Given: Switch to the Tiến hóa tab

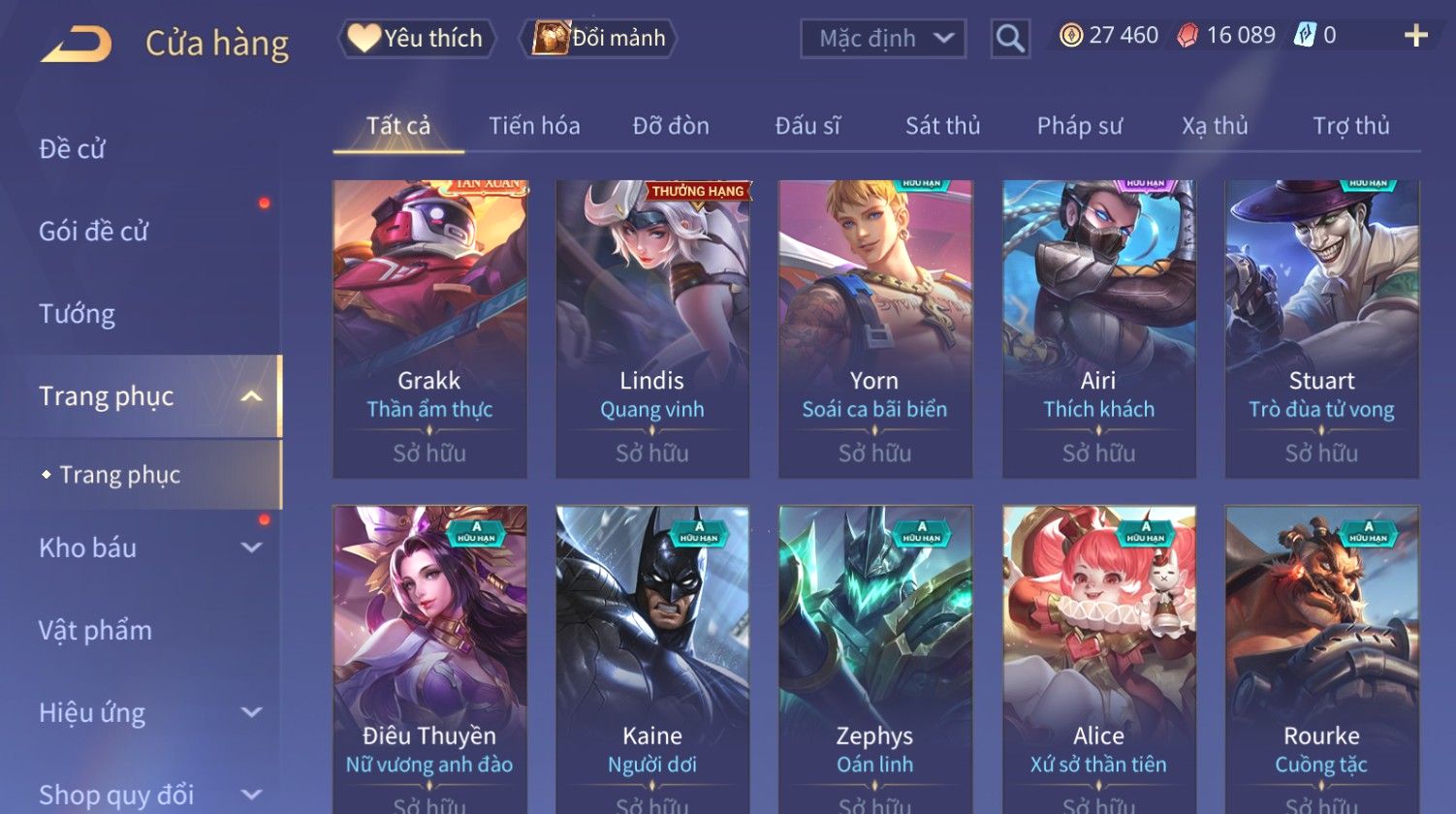Looking at the screenshot, I should [x=534, y=126].
